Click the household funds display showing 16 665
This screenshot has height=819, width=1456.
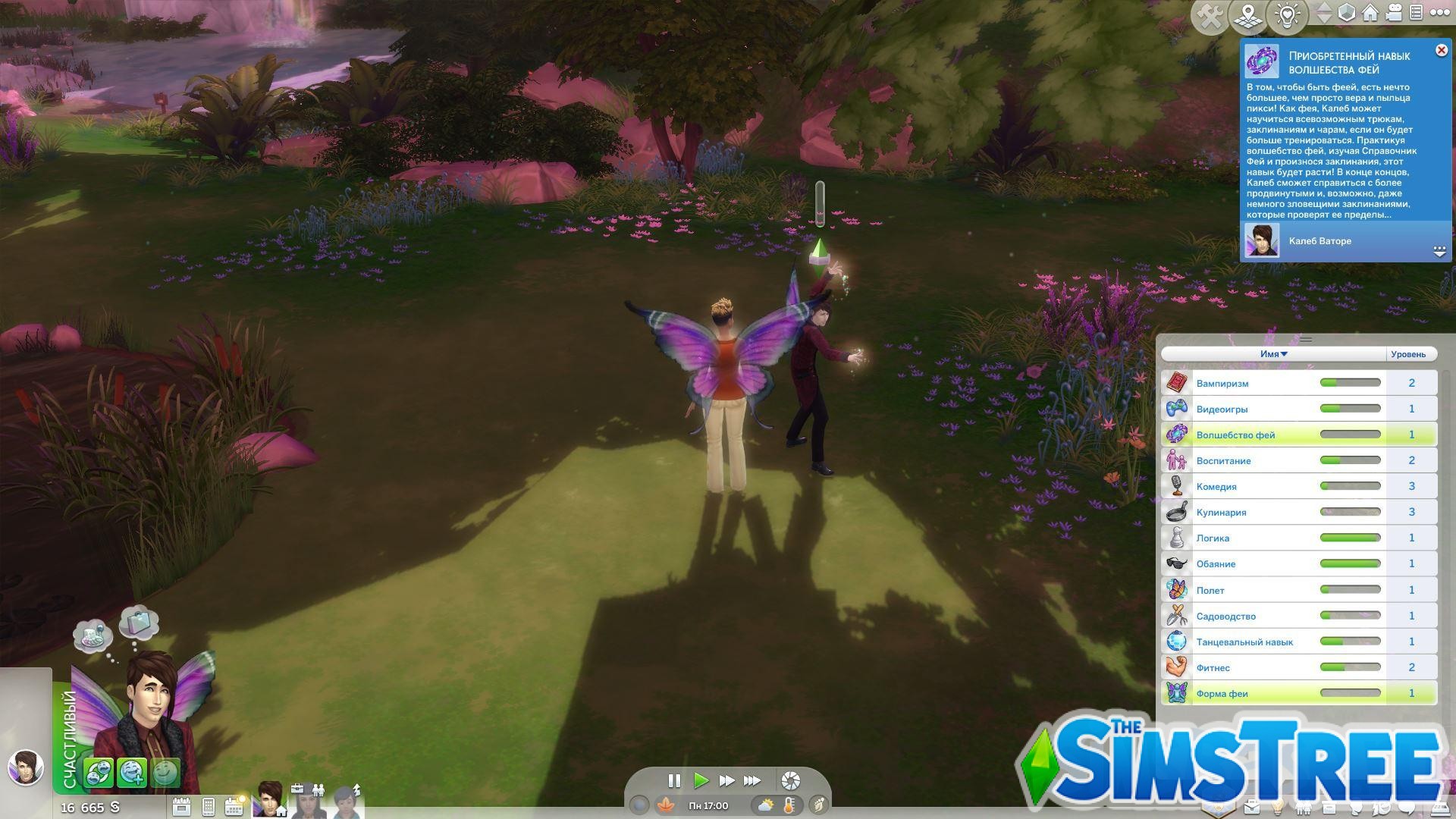click(x=89, y=808)
